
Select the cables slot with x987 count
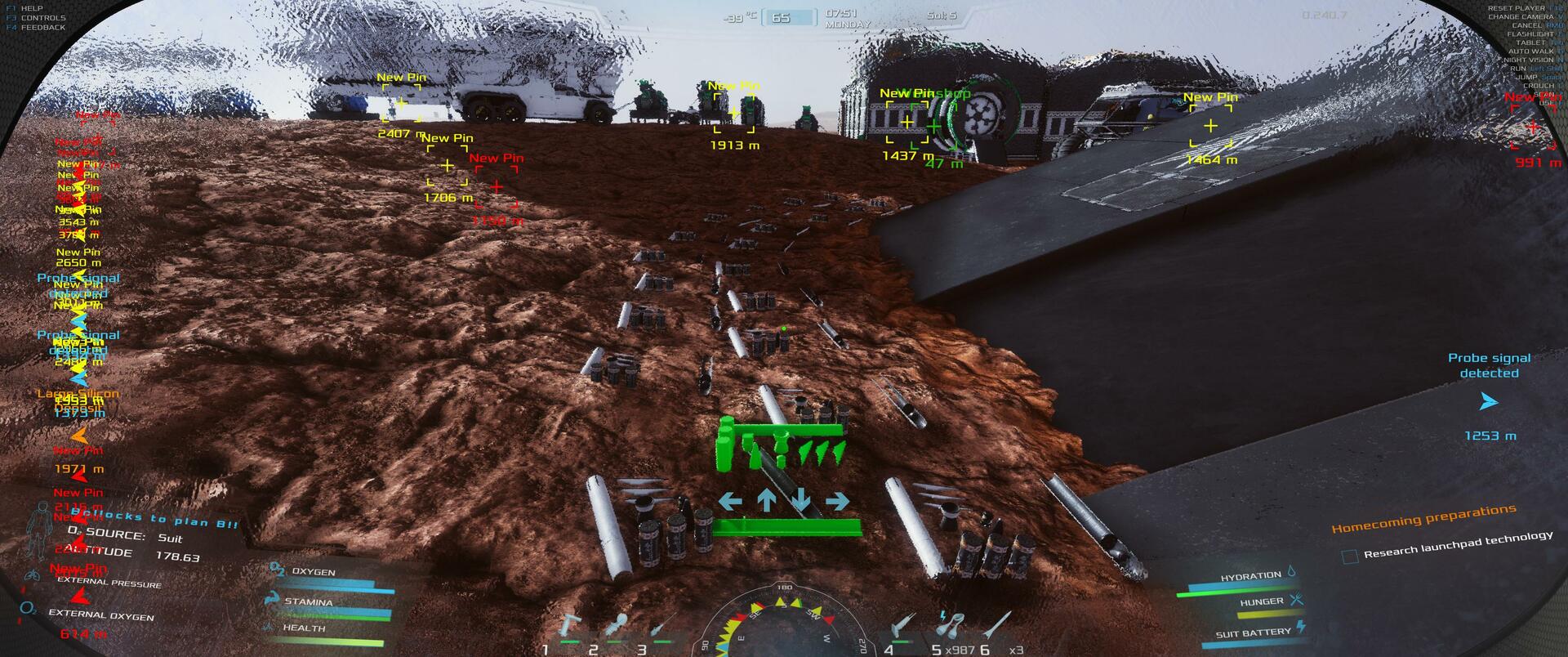pyautogui.click(x=950, y=628)
